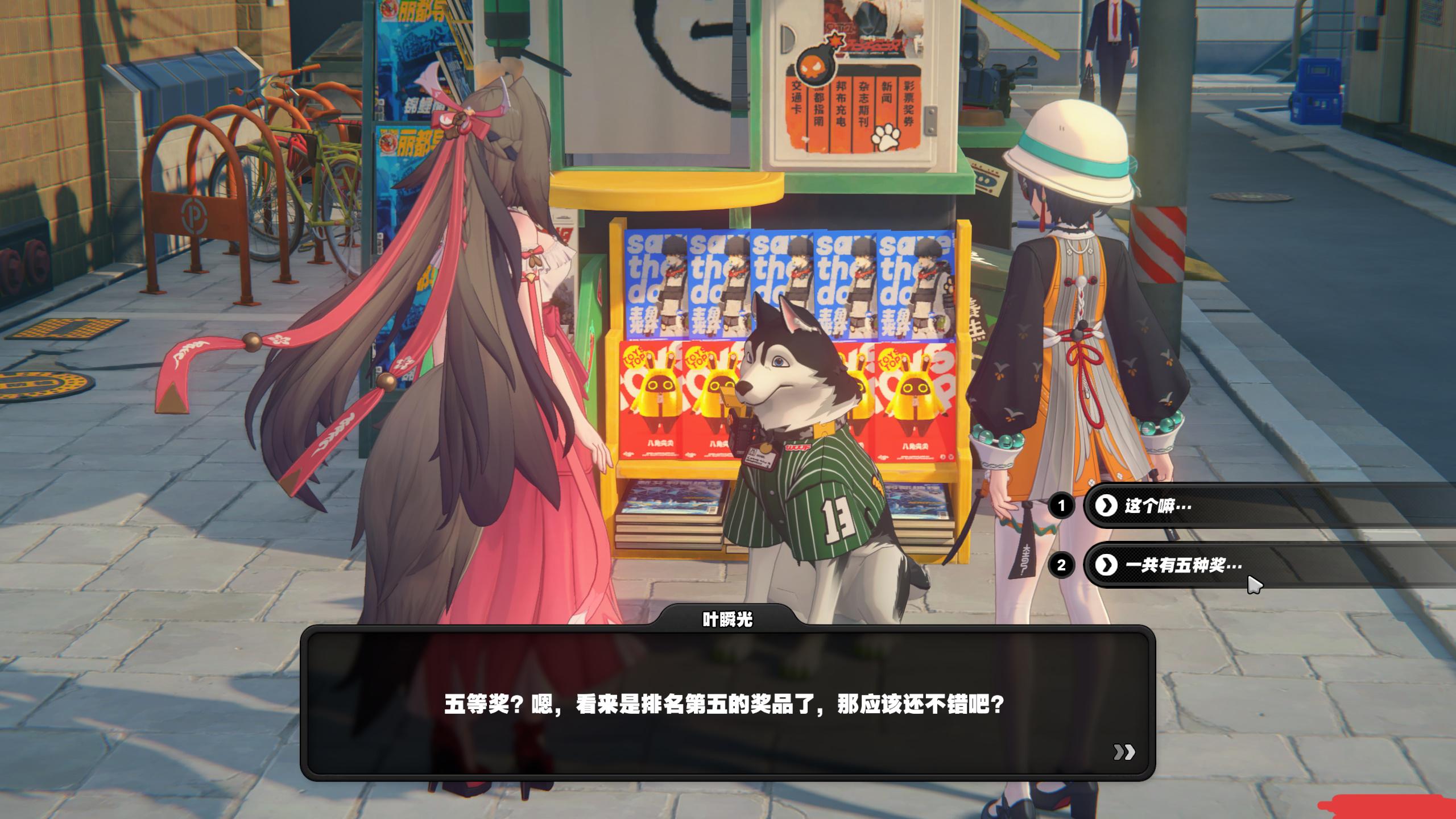Advance dialogue with the double-arrow icon
Screen dimensions: 1456x819
click(x=1124, y=752)
